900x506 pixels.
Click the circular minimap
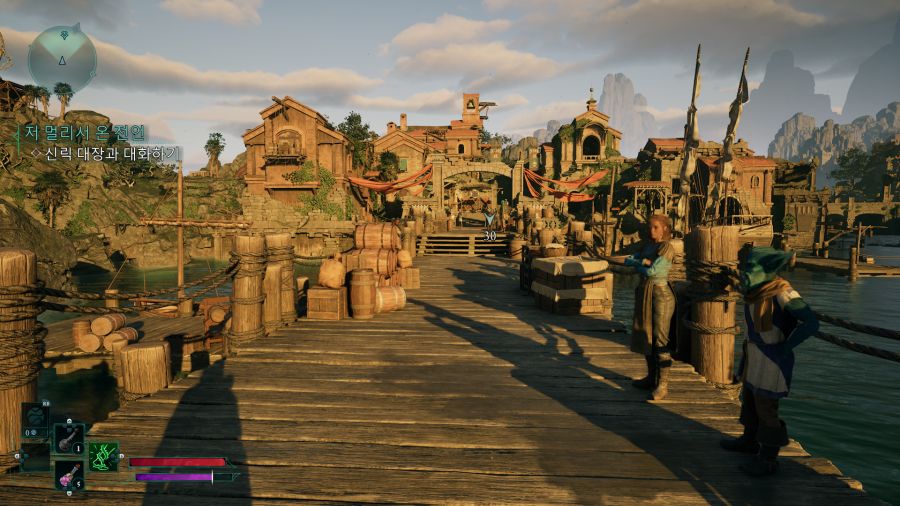62,59
